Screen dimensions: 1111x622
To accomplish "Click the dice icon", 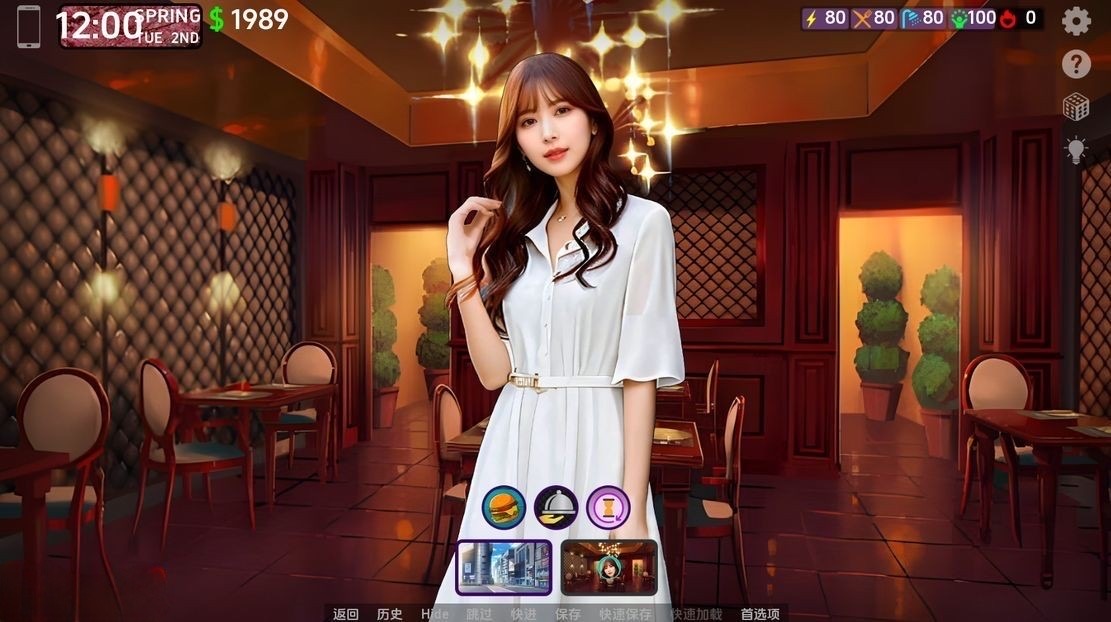I will 1076,107.
